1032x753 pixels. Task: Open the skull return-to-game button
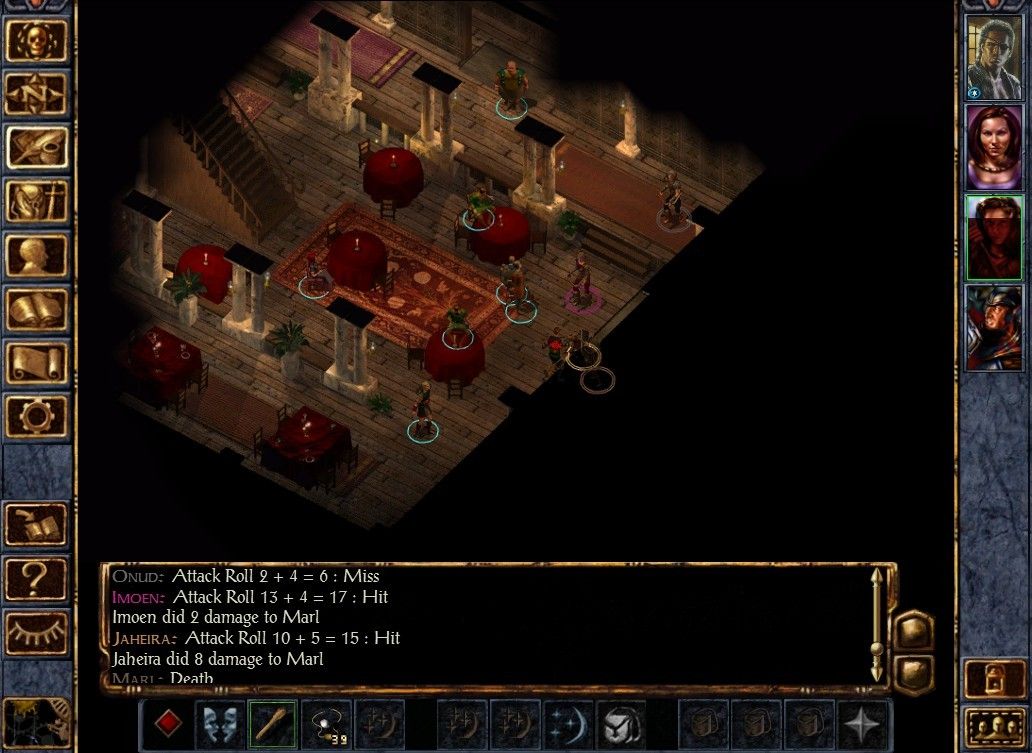pyautogui.click(x=38, y=40)
